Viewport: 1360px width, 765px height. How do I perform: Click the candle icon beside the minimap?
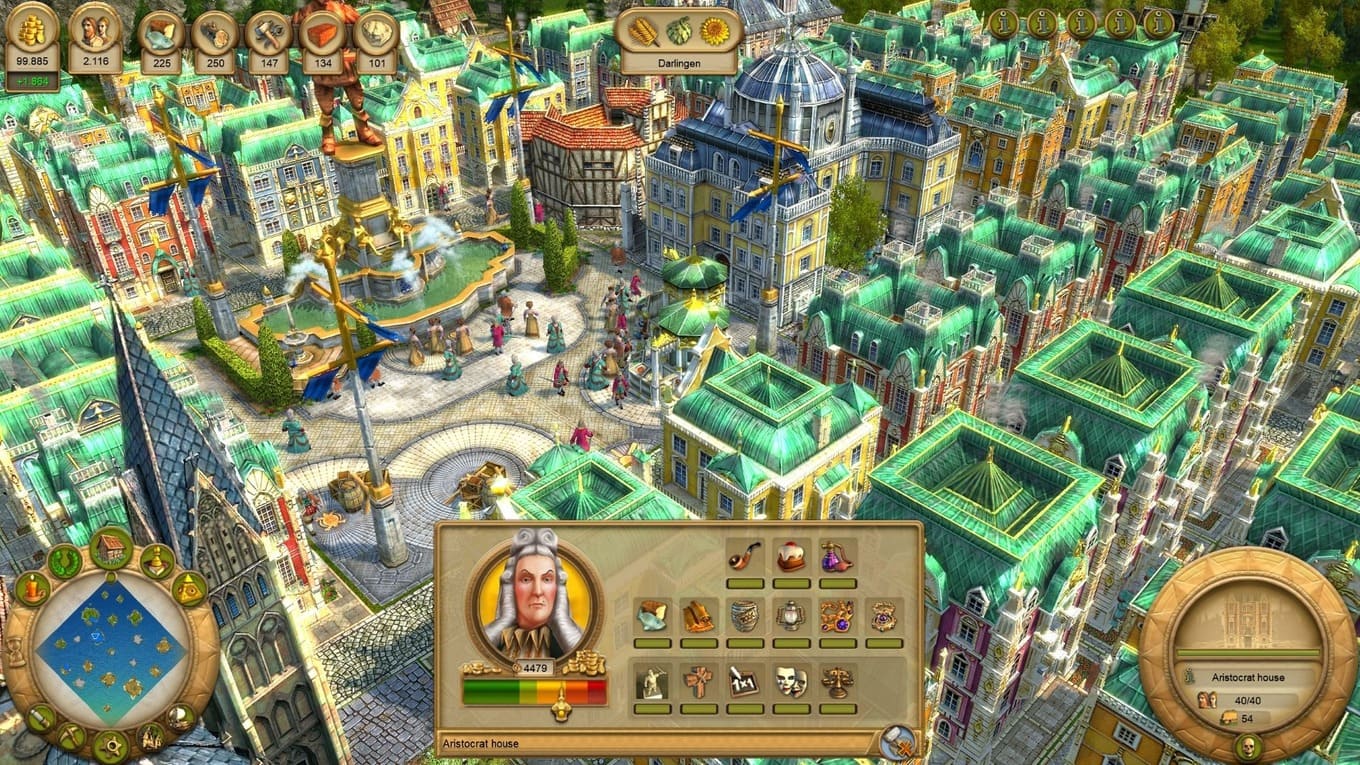[x=32, y=589]
